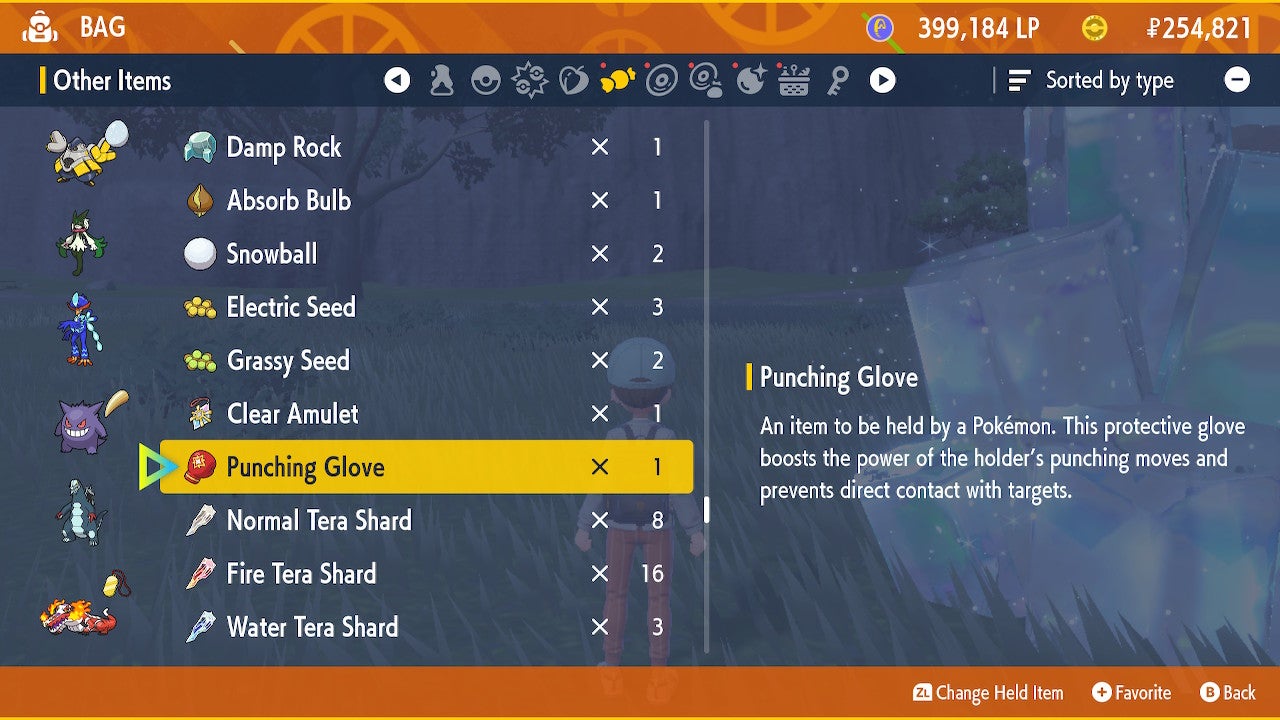Open the Medicine pocket icon
The image size is (1280, 720).
[x=441, y=80]
